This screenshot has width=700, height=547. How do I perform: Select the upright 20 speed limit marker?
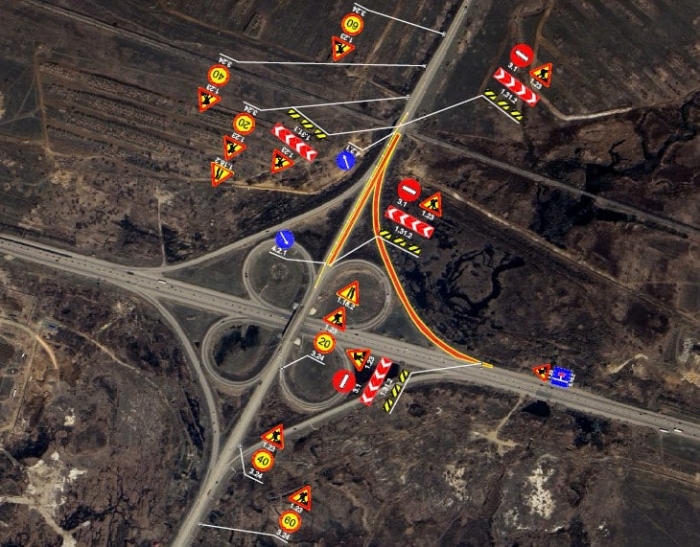point(324,343)
